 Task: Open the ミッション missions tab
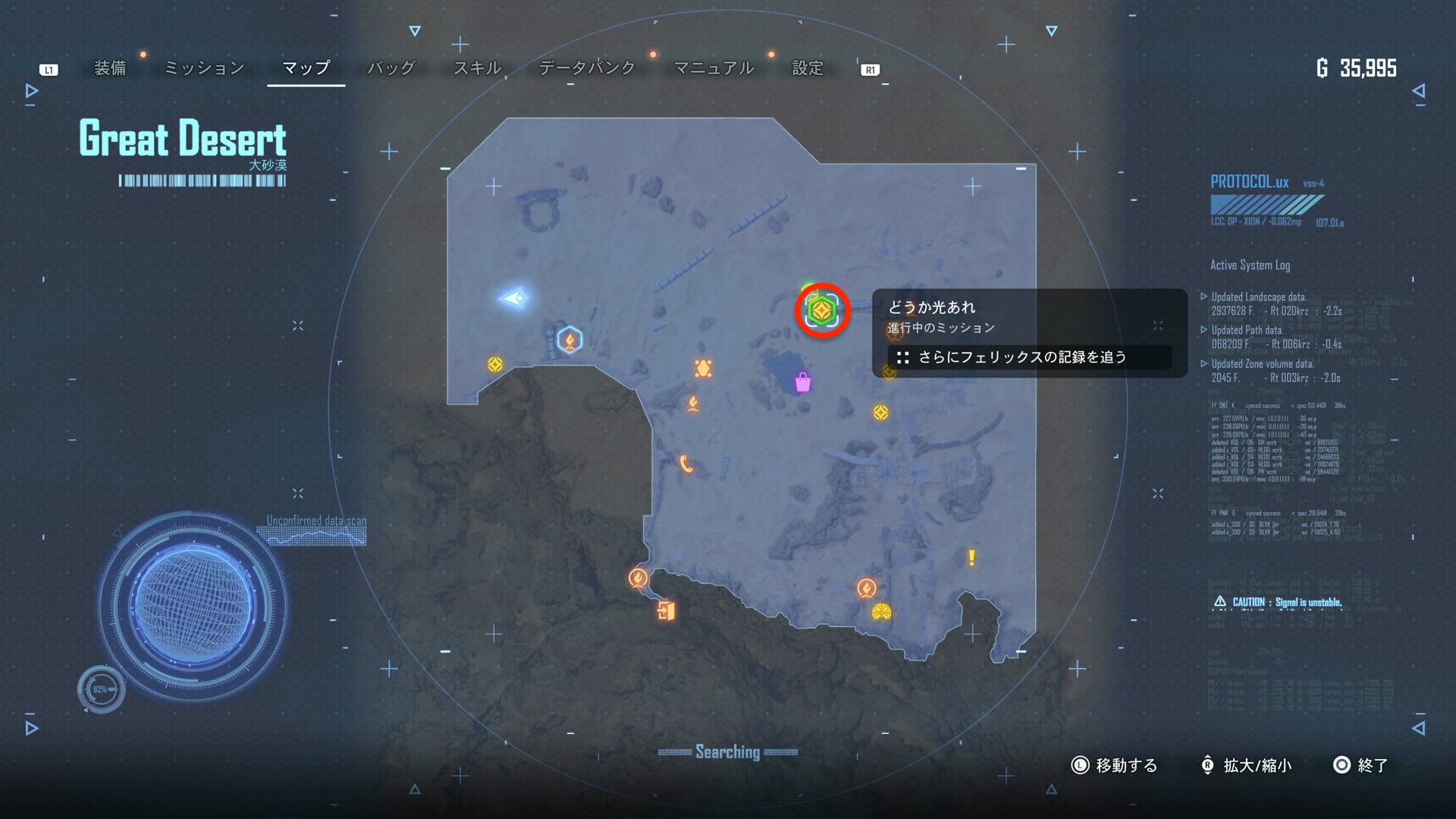coord(204,68)
